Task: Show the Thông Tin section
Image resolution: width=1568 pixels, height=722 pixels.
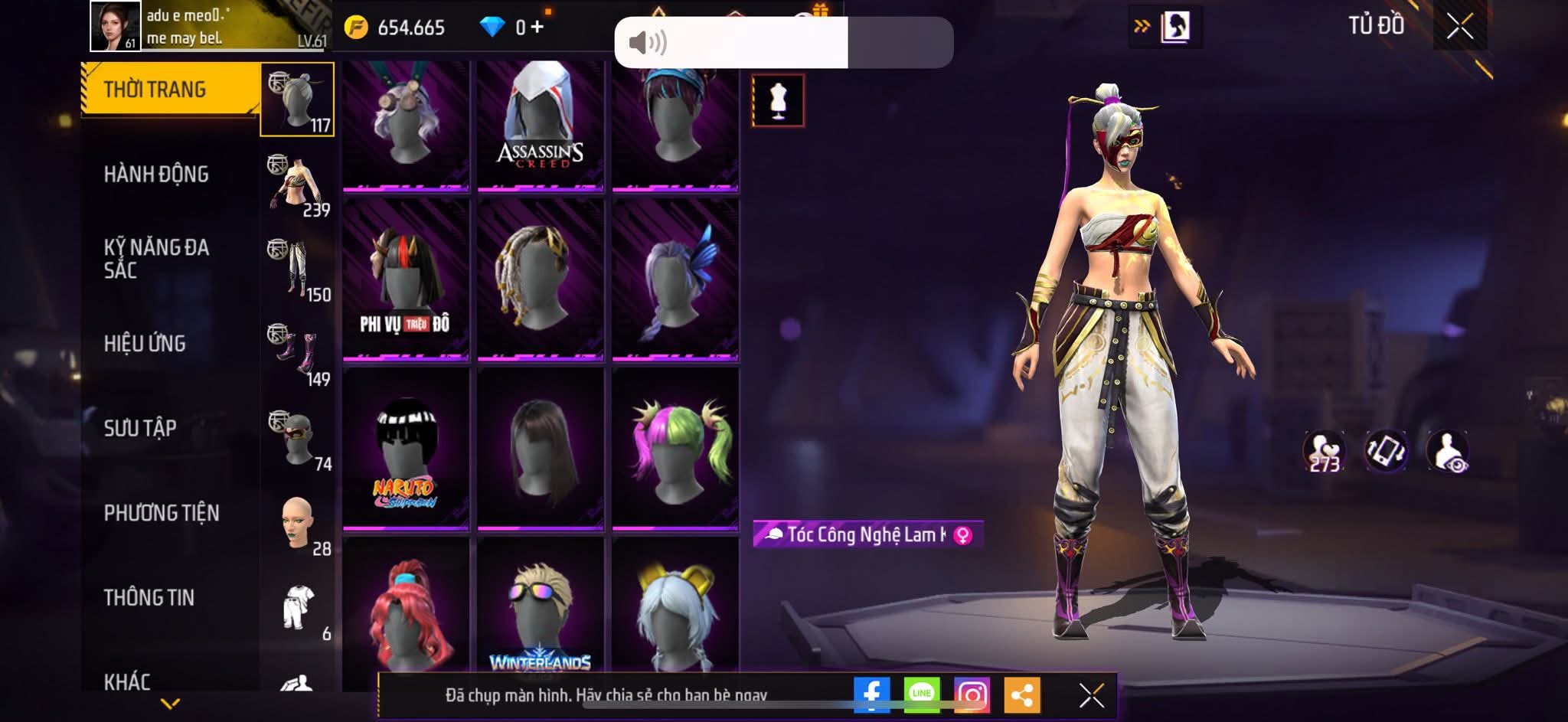Action: point(149,597)
